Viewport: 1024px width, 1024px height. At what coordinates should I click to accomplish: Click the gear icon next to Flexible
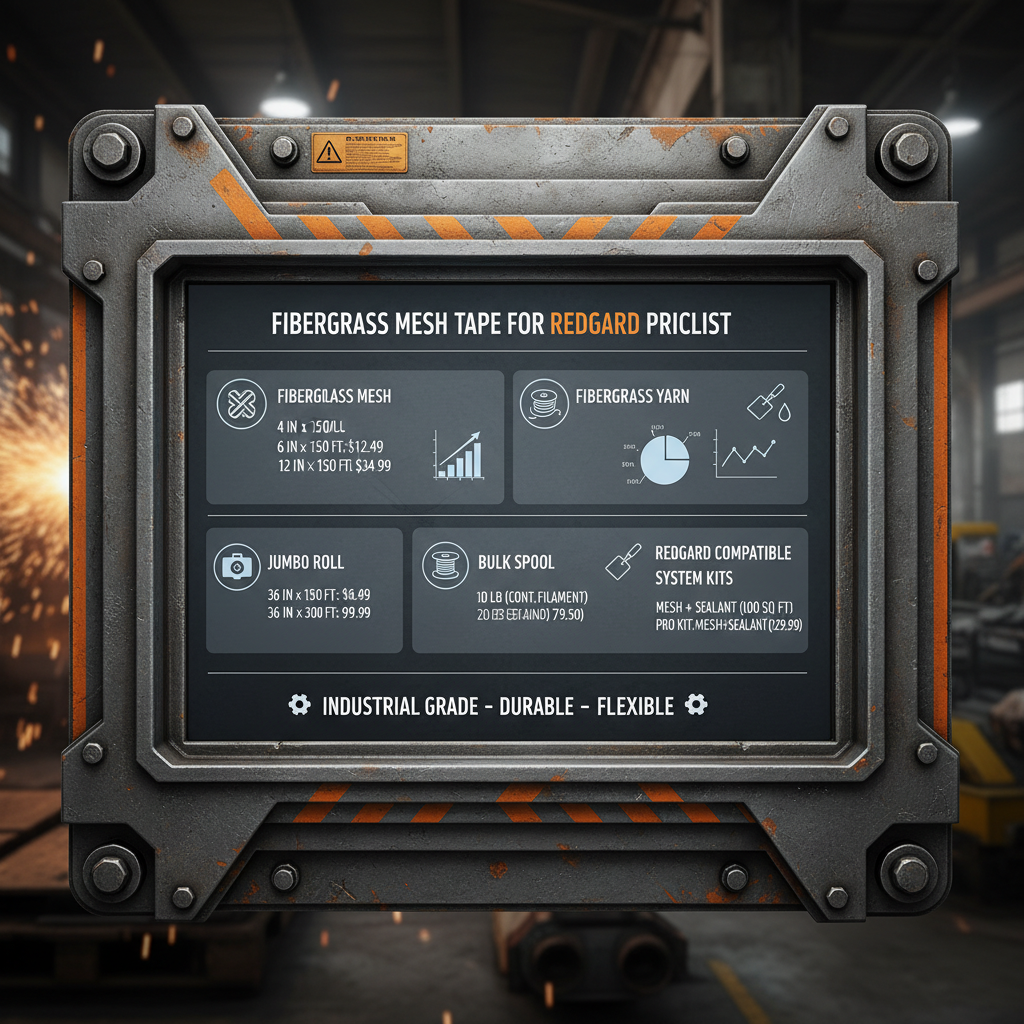(696, 705)
